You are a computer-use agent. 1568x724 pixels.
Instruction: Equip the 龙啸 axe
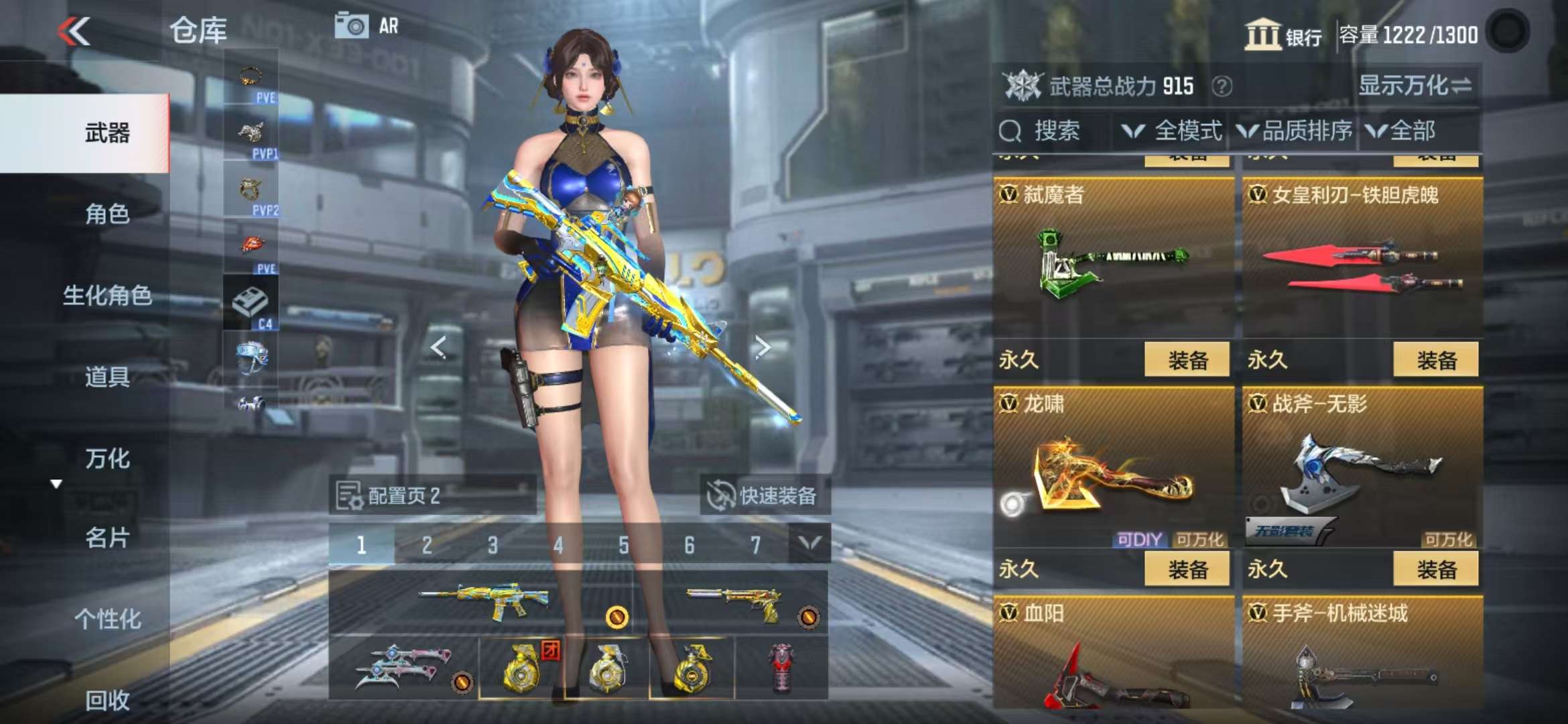pyautogui.click(x=1187, y=569)
